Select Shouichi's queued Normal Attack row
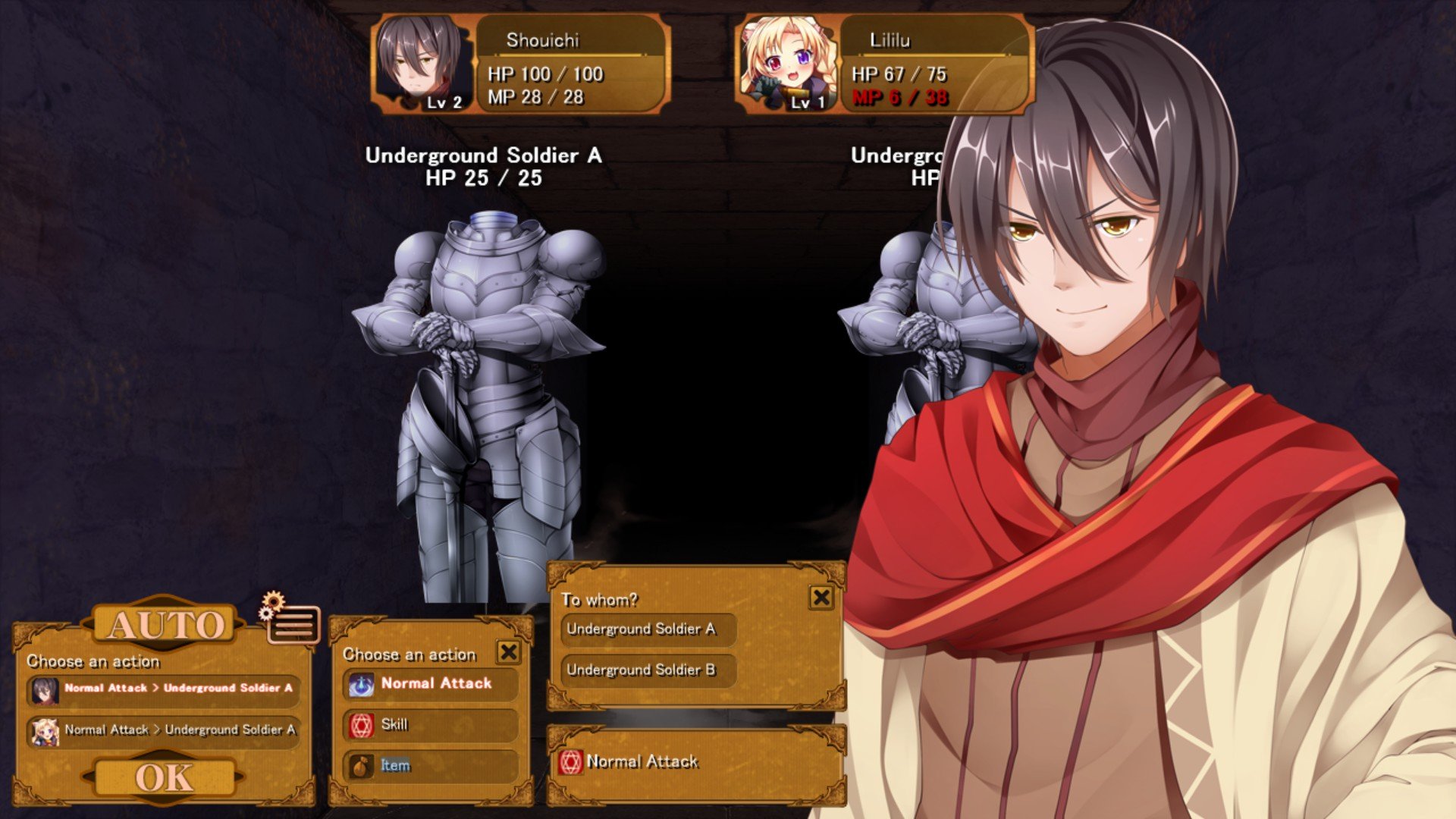Screen dimensions: 1456x819 pos(164,689)
